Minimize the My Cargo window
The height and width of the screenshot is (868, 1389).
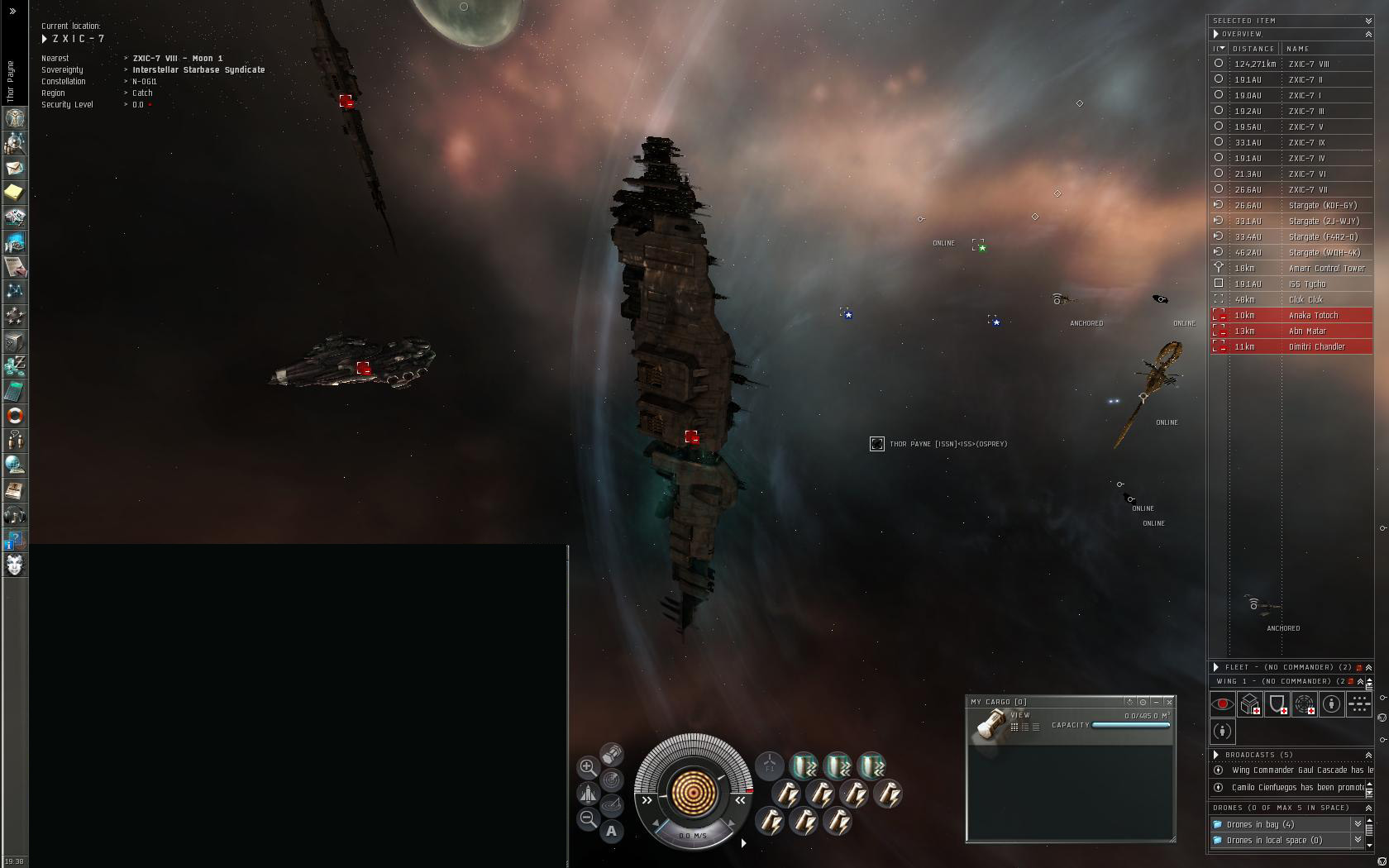pos(1156,702)
